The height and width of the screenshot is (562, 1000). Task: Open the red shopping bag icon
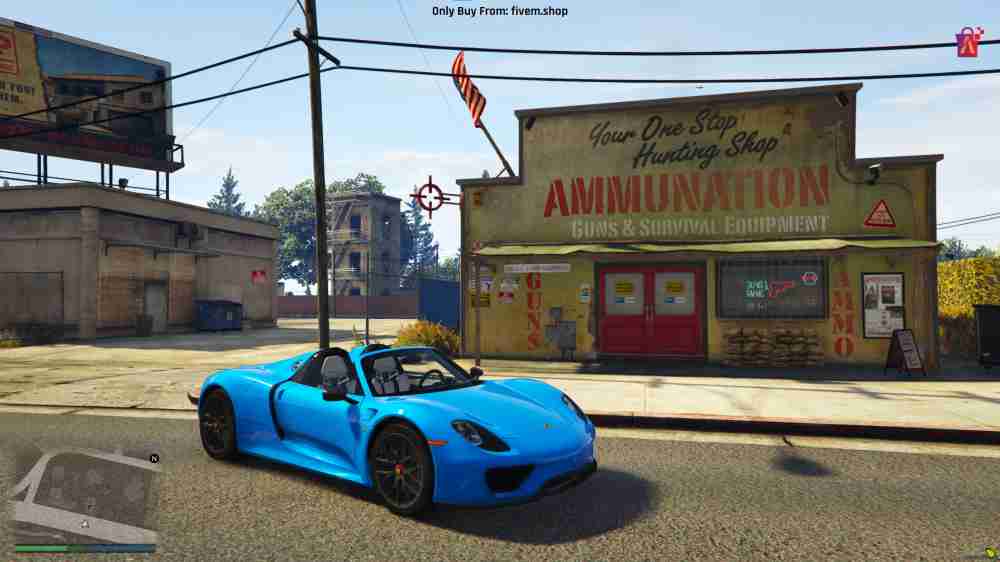(x=968, y=43)
